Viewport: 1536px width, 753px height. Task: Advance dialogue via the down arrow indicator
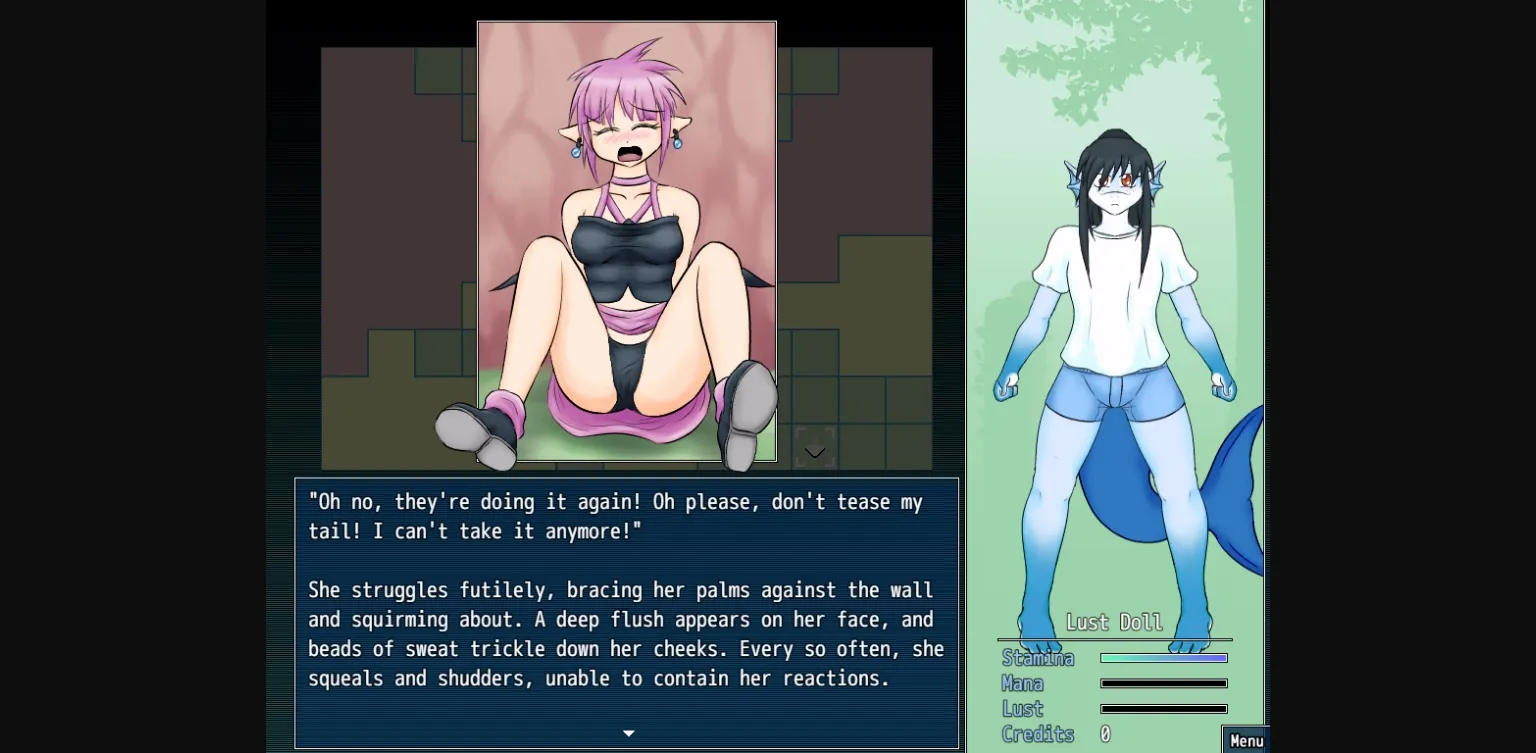pos(629,733)
